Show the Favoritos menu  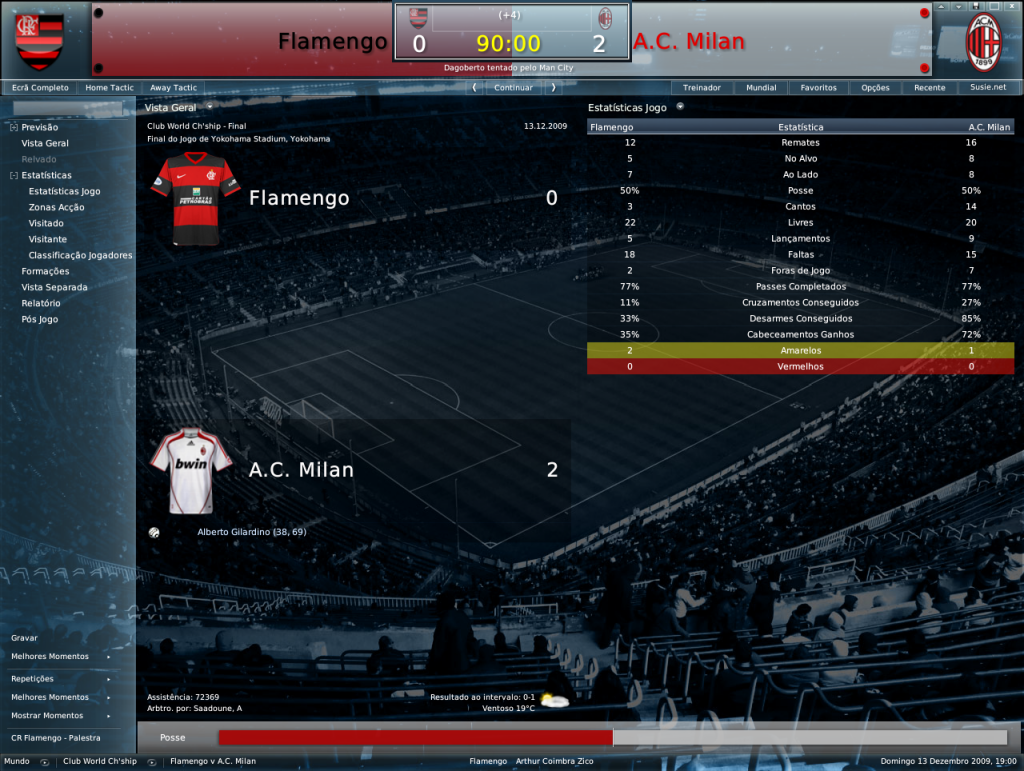(x=818, y=88)
